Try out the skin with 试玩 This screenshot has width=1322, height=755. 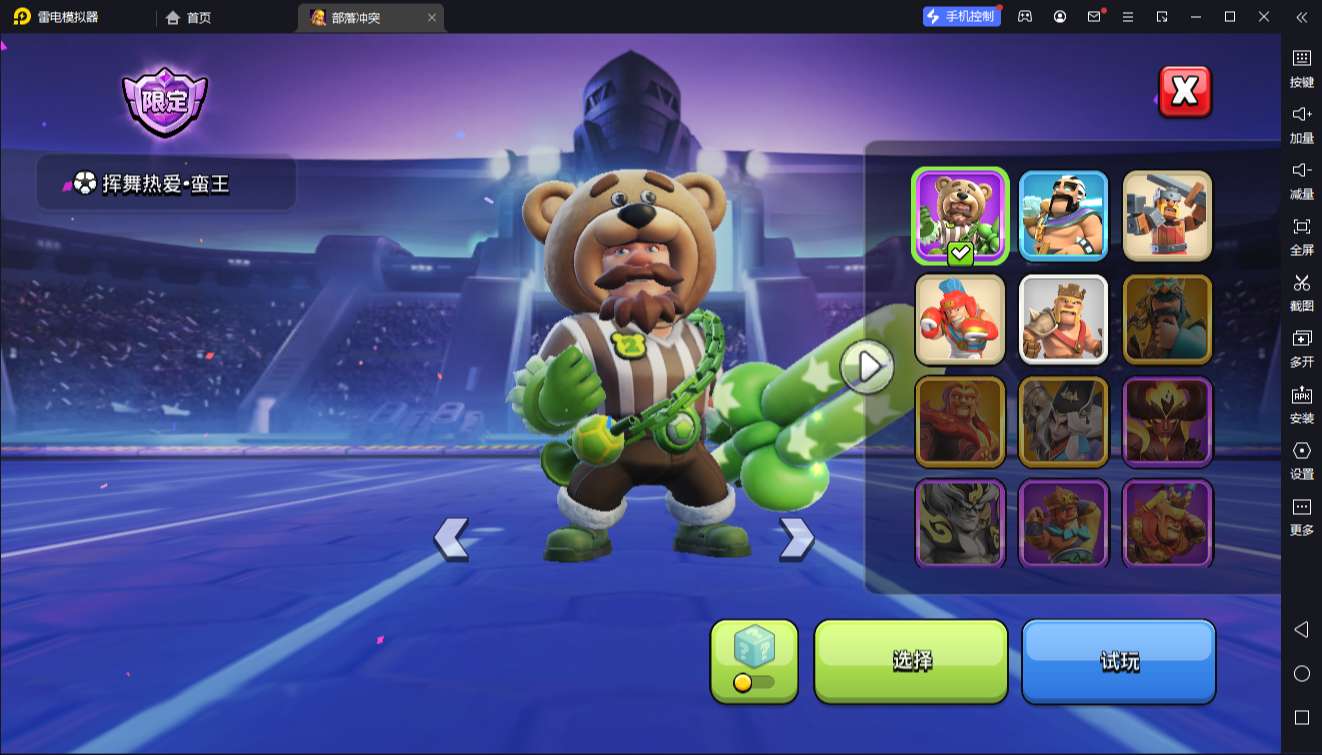click(1118, 661)
